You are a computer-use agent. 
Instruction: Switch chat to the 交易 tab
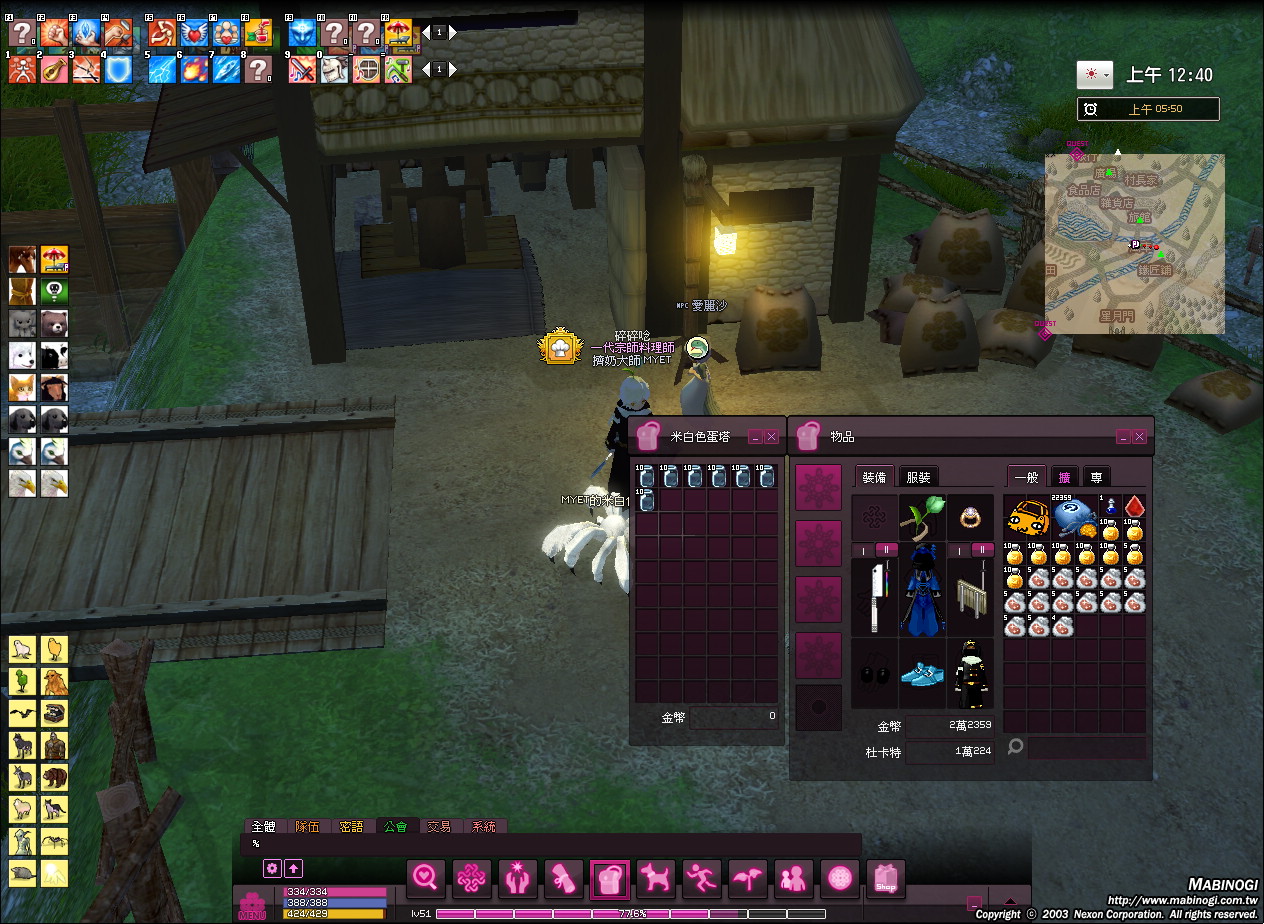[439, 827]
